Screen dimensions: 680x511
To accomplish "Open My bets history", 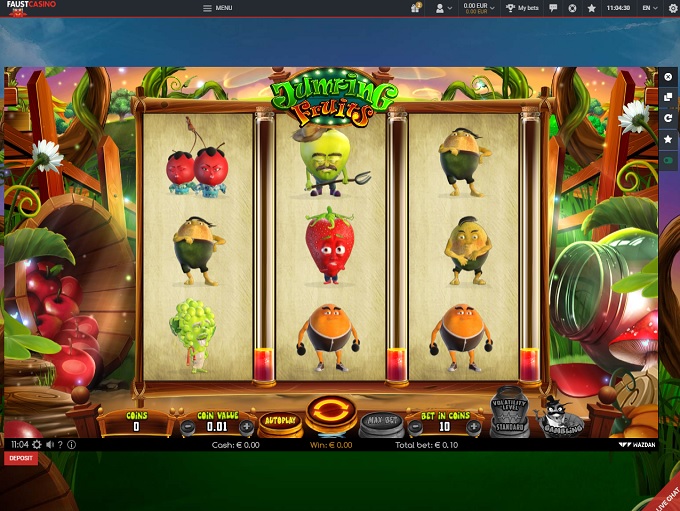I will tap(522, 8).
